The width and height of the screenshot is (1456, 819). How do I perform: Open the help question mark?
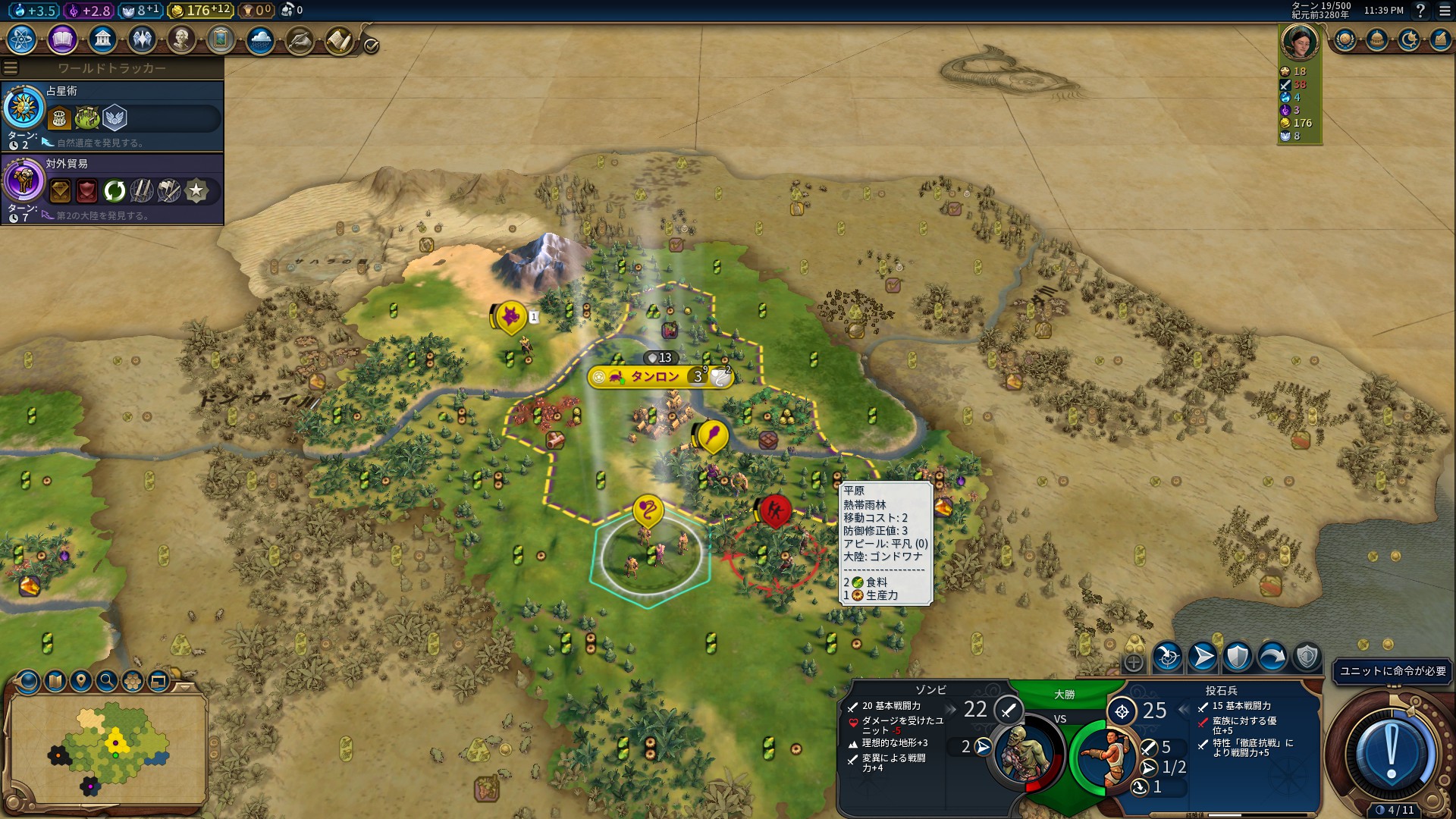click(1420, 11)
